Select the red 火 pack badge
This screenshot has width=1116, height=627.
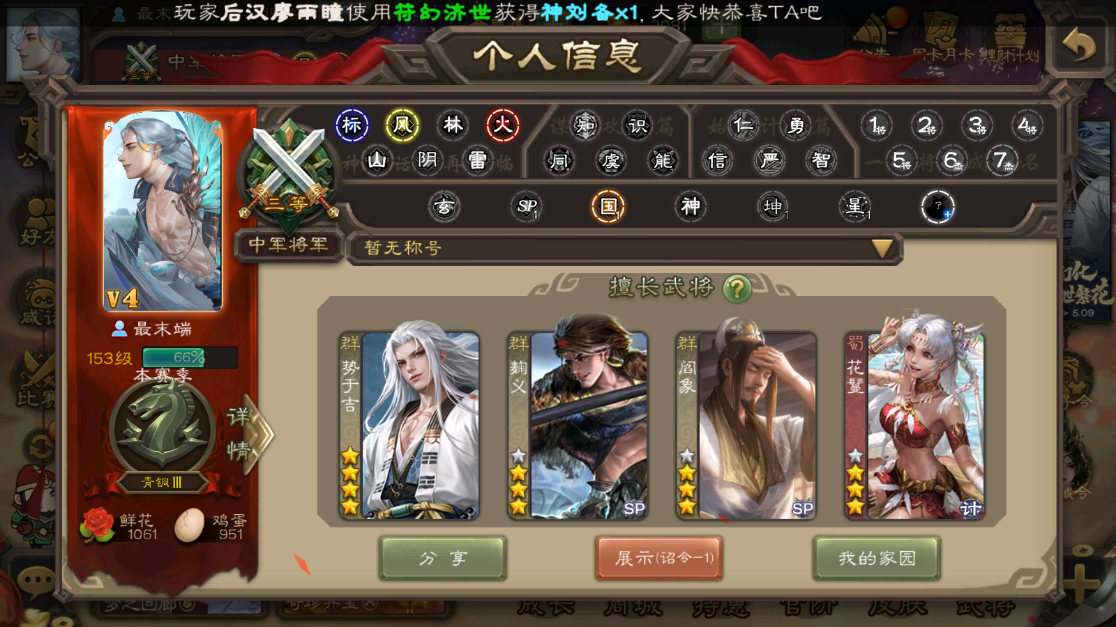pos(503,125)
